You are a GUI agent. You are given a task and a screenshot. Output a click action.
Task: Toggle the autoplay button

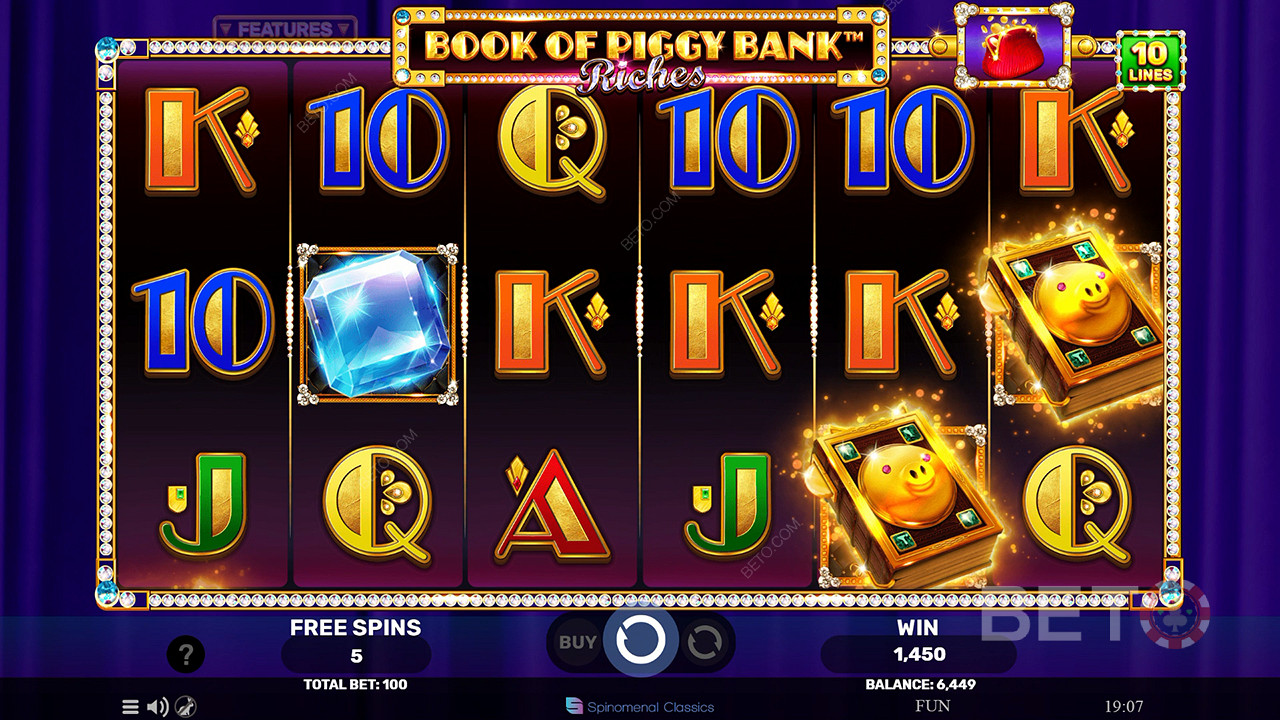click(x=704, y=642)
